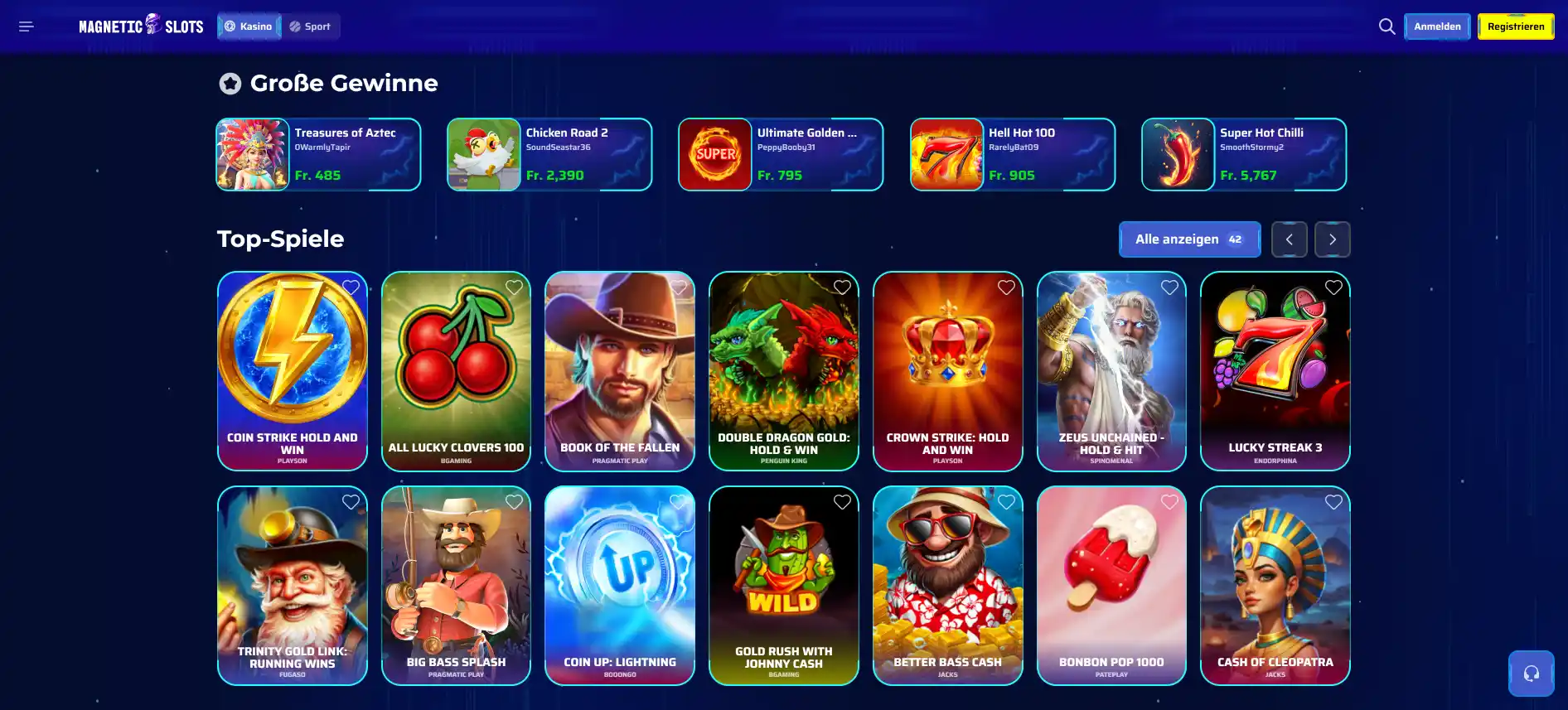Click the heart icon on Better Bass Cash
The width and height of the screenshot is (1568, 710).
tap(1006, 501)
